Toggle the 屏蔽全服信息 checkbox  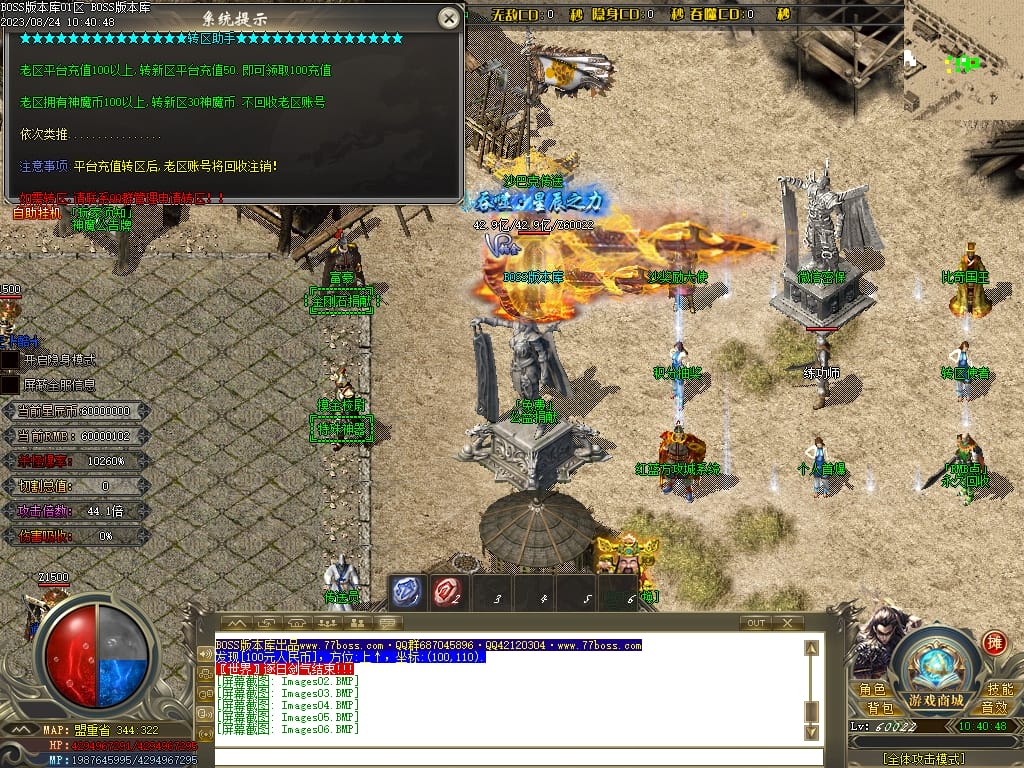pyautogui.click(x=10, y=384)
